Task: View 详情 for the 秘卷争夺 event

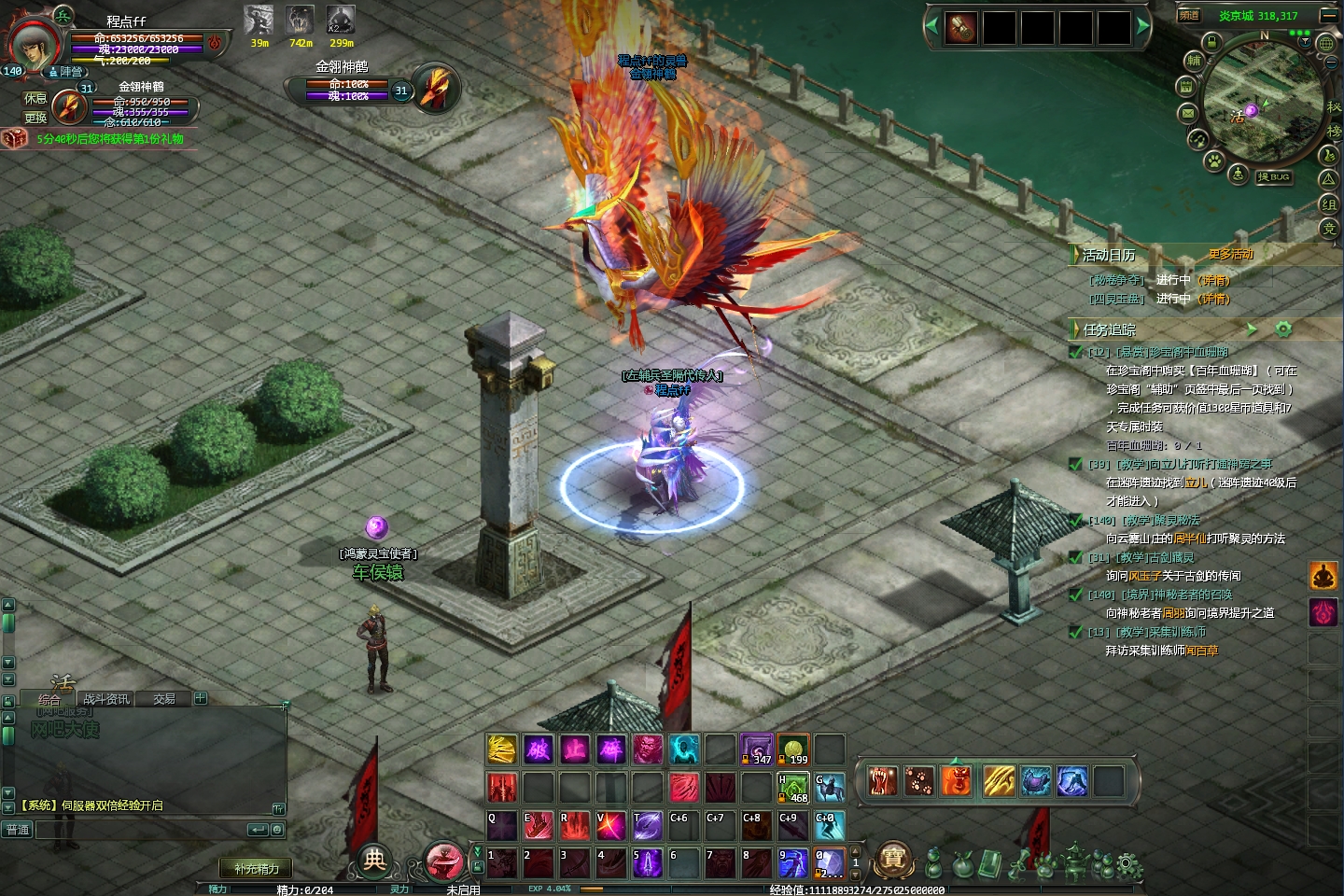Action: (x=1214, y=280)
